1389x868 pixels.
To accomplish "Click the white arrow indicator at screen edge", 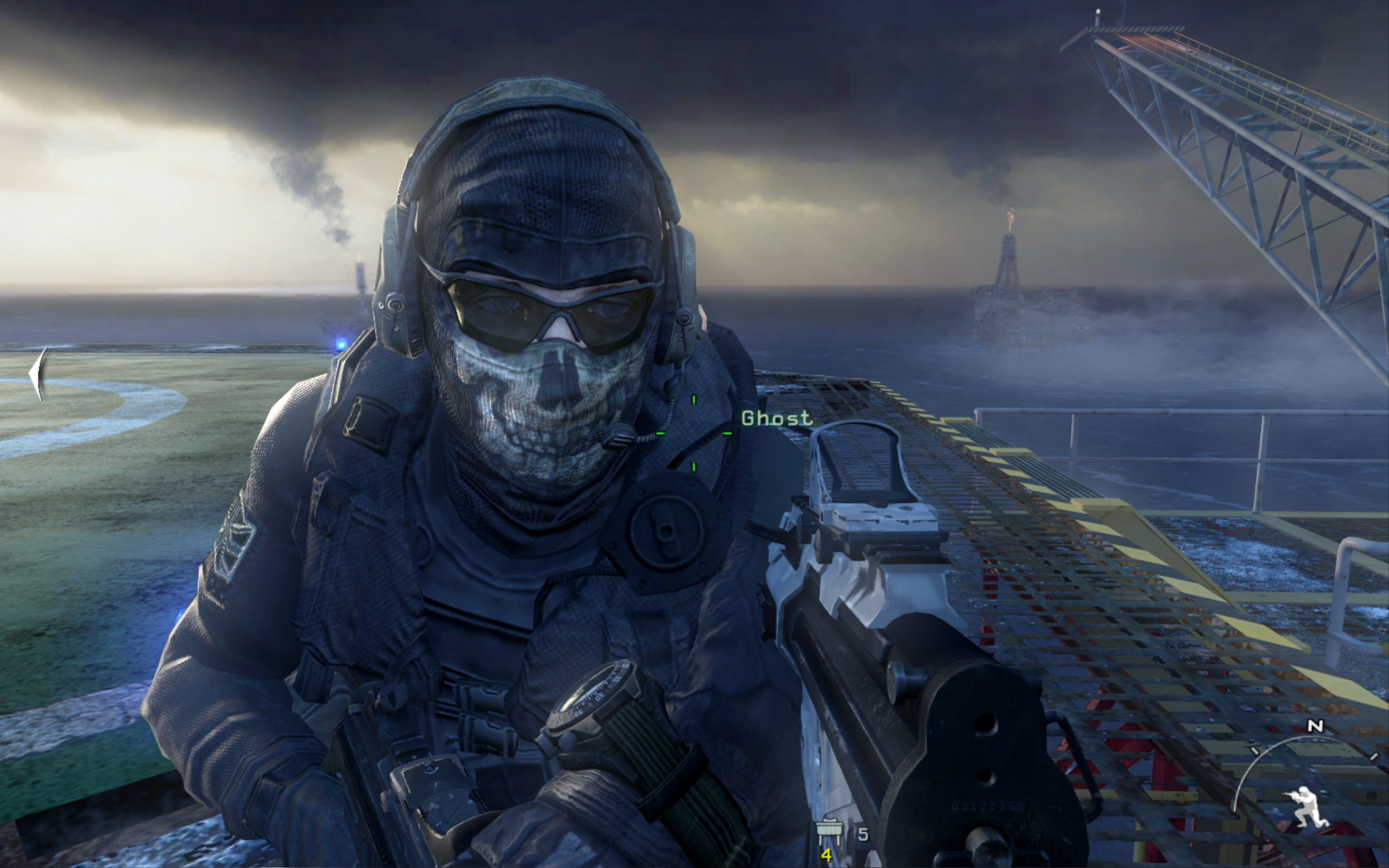I will tap(39, 374).
